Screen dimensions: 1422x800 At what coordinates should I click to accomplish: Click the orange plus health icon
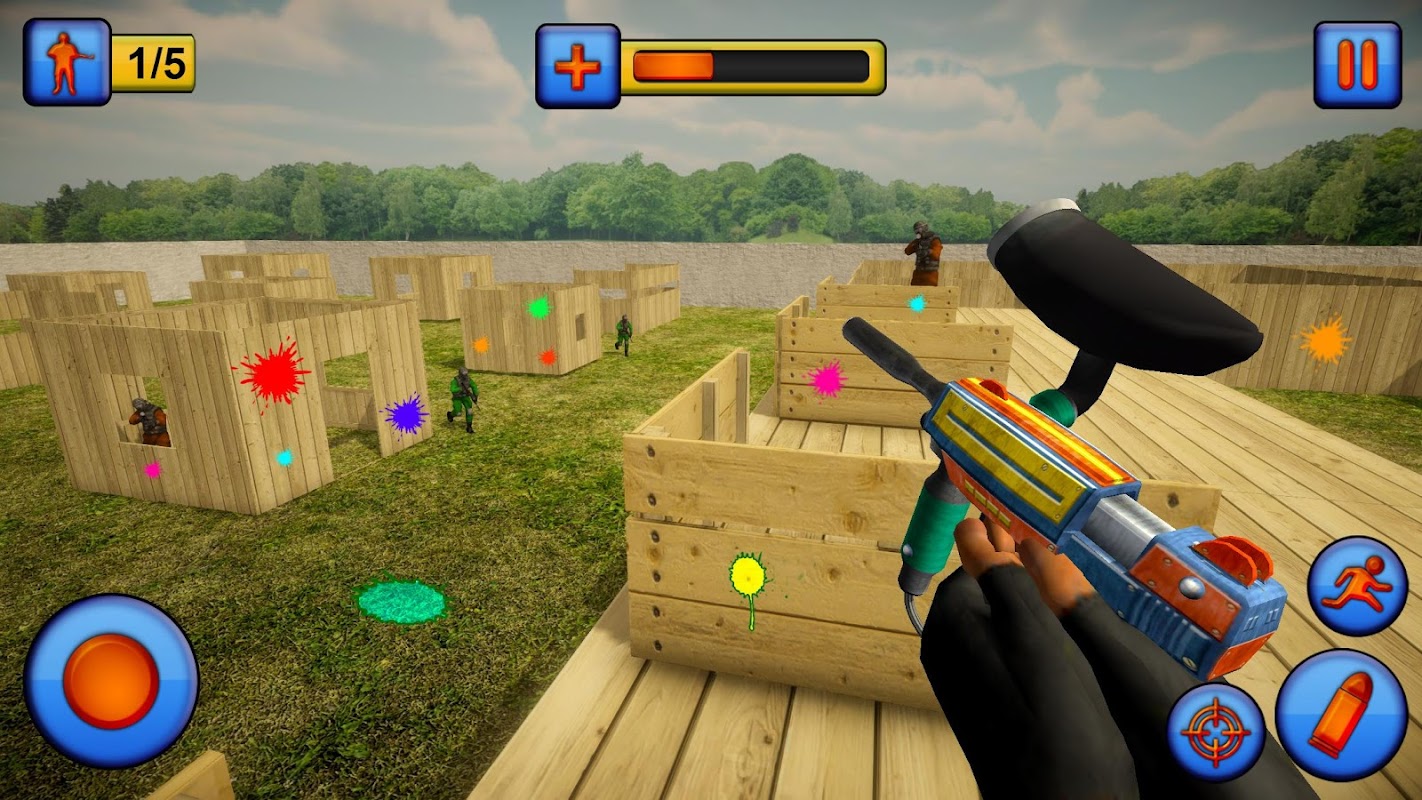click(x=577, y=66)
